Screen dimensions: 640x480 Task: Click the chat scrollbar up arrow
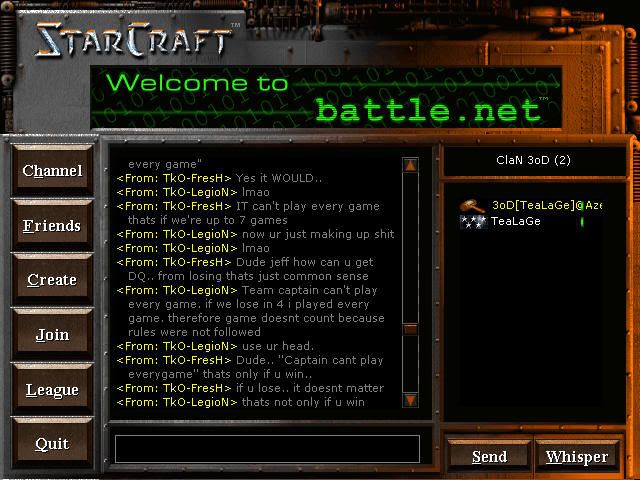coord(410,165)
